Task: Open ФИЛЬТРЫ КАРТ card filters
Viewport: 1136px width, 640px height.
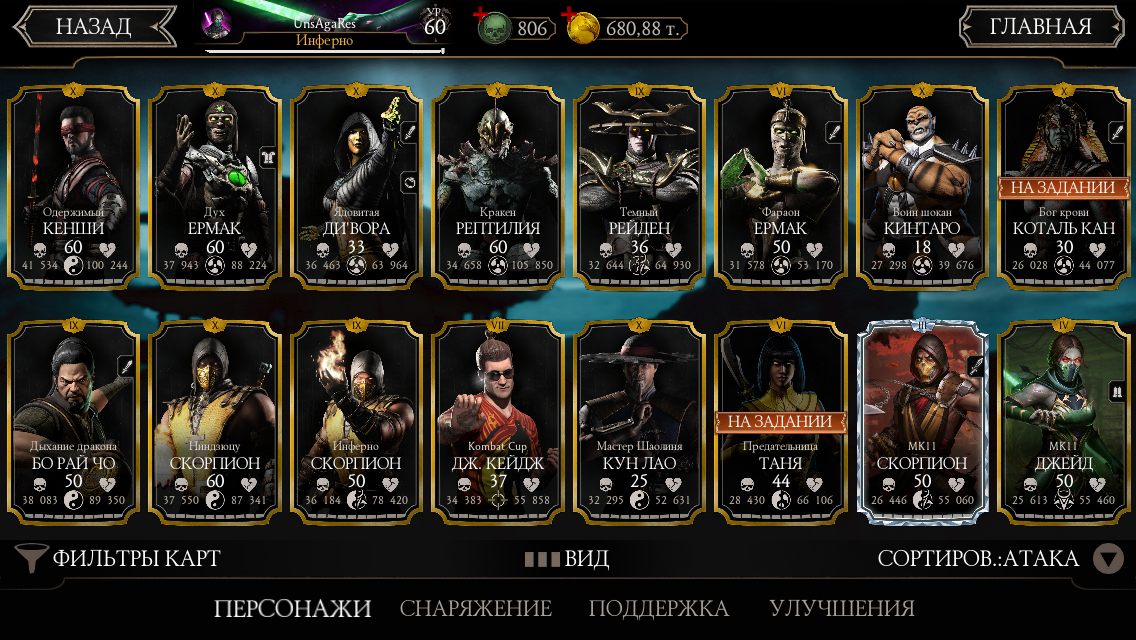Action: pyautogui.click(x=120, y=558)
